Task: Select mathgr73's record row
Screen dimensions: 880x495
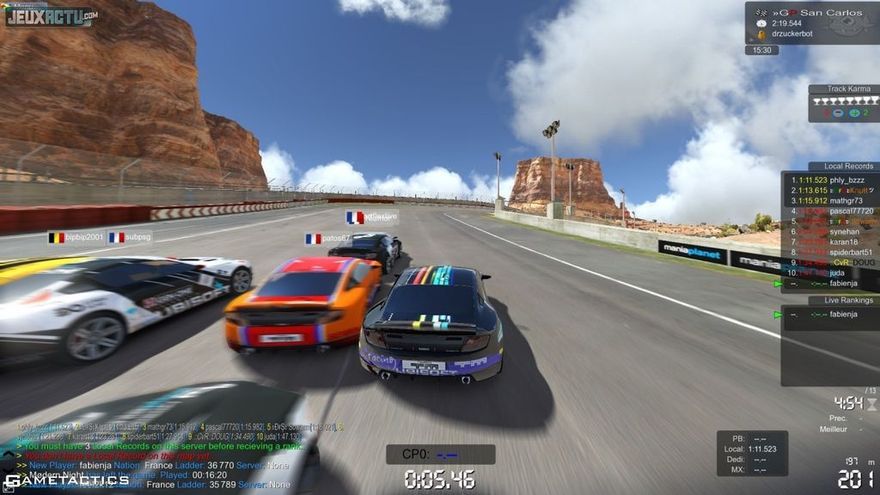Action: (830, 200)
